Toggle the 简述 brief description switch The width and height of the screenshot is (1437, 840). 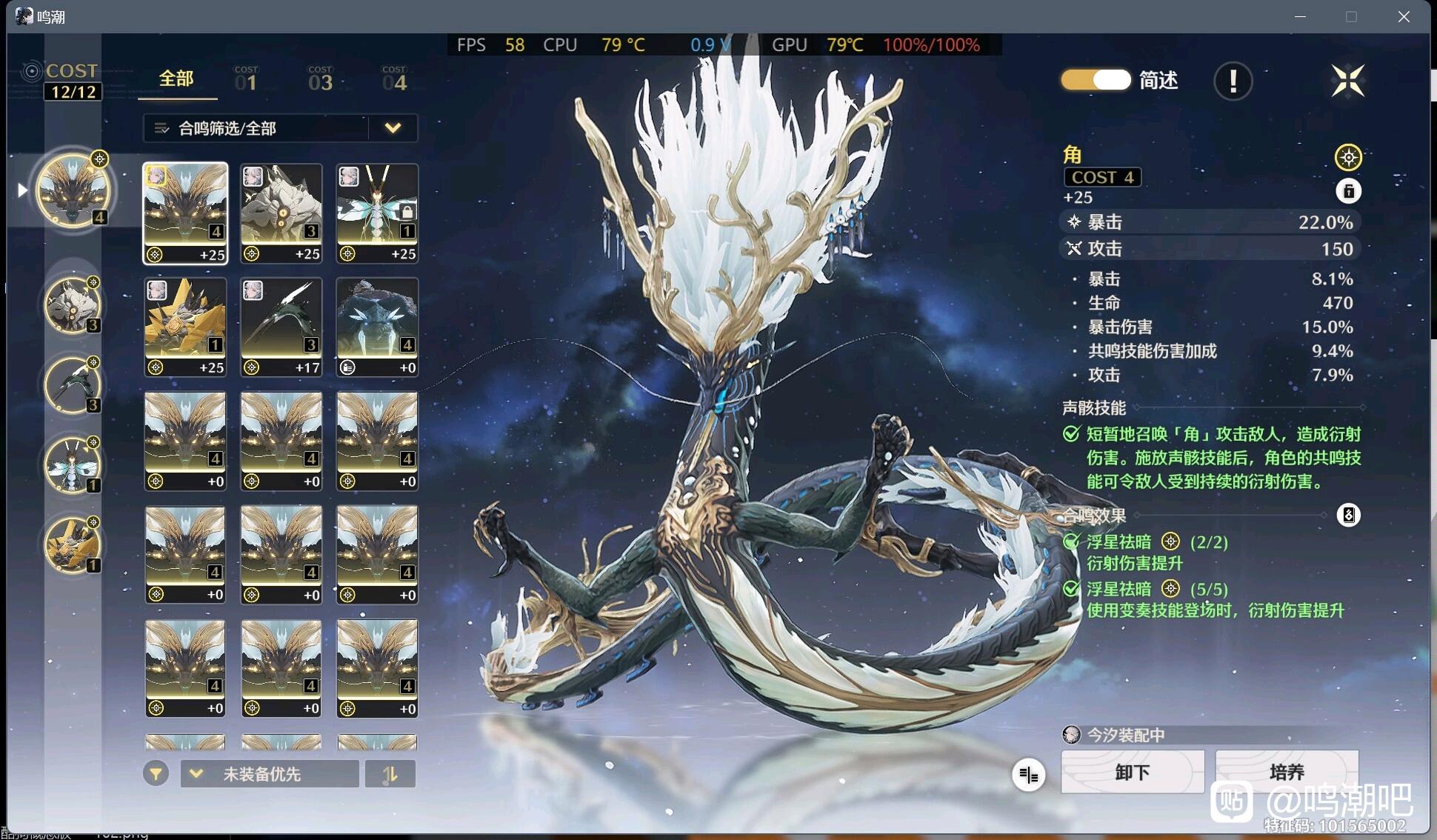1096,80
